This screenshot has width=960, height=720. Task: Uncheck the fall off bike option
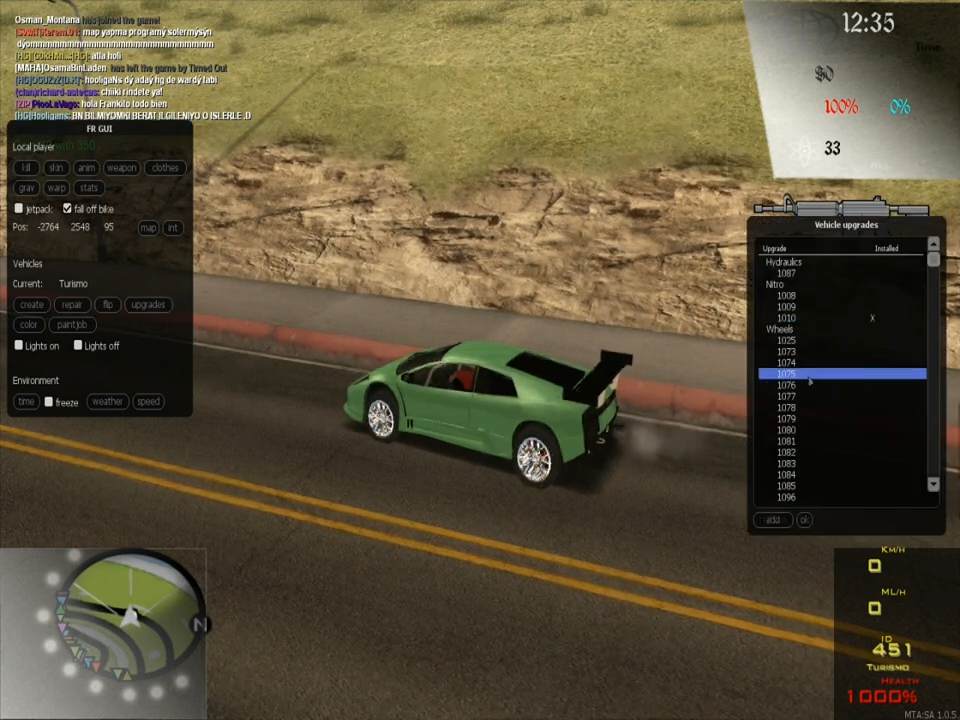(67, 209)
